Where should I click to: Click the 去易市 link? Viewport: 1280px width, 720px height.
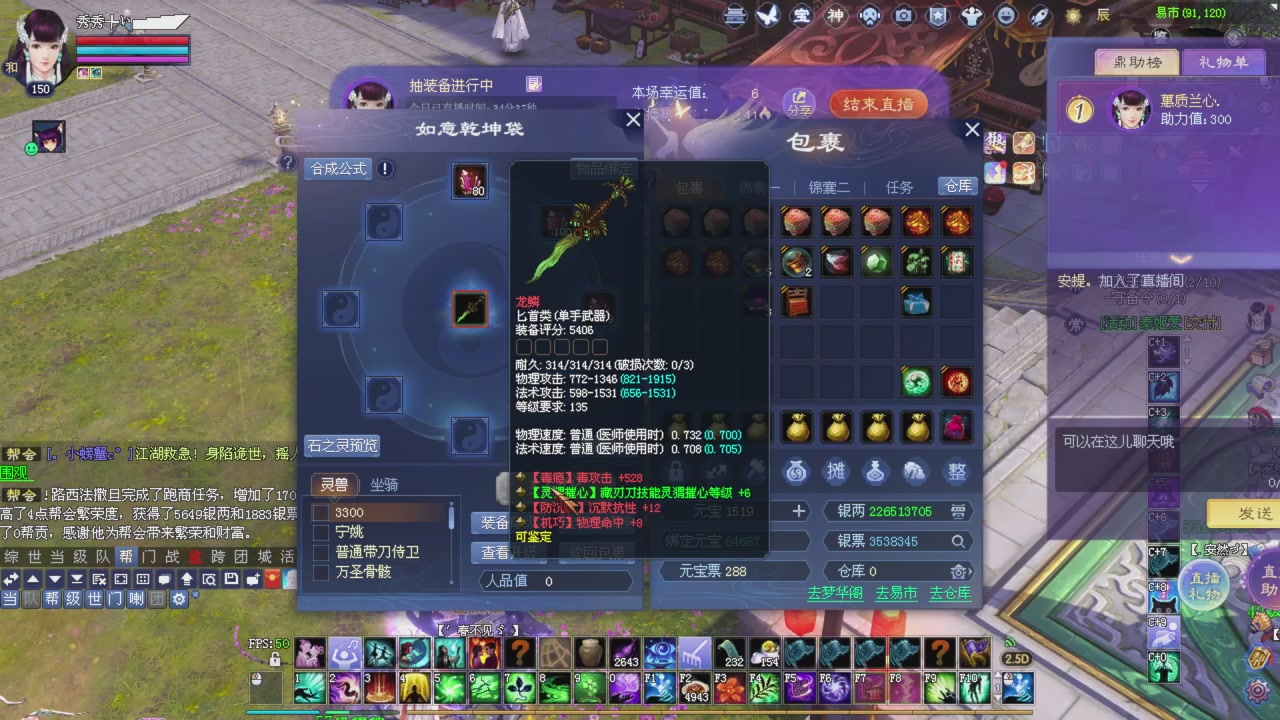895,592
